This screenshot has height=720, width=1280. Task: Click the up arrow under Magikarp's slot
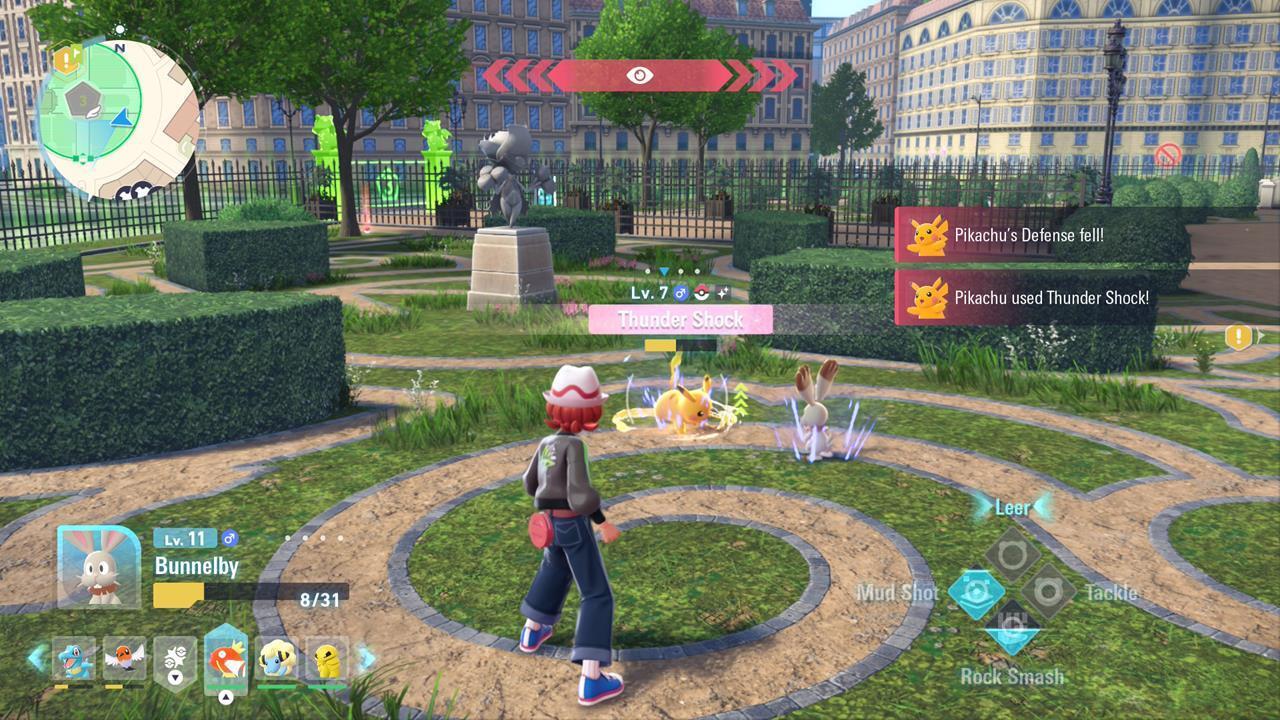point(225,696)
